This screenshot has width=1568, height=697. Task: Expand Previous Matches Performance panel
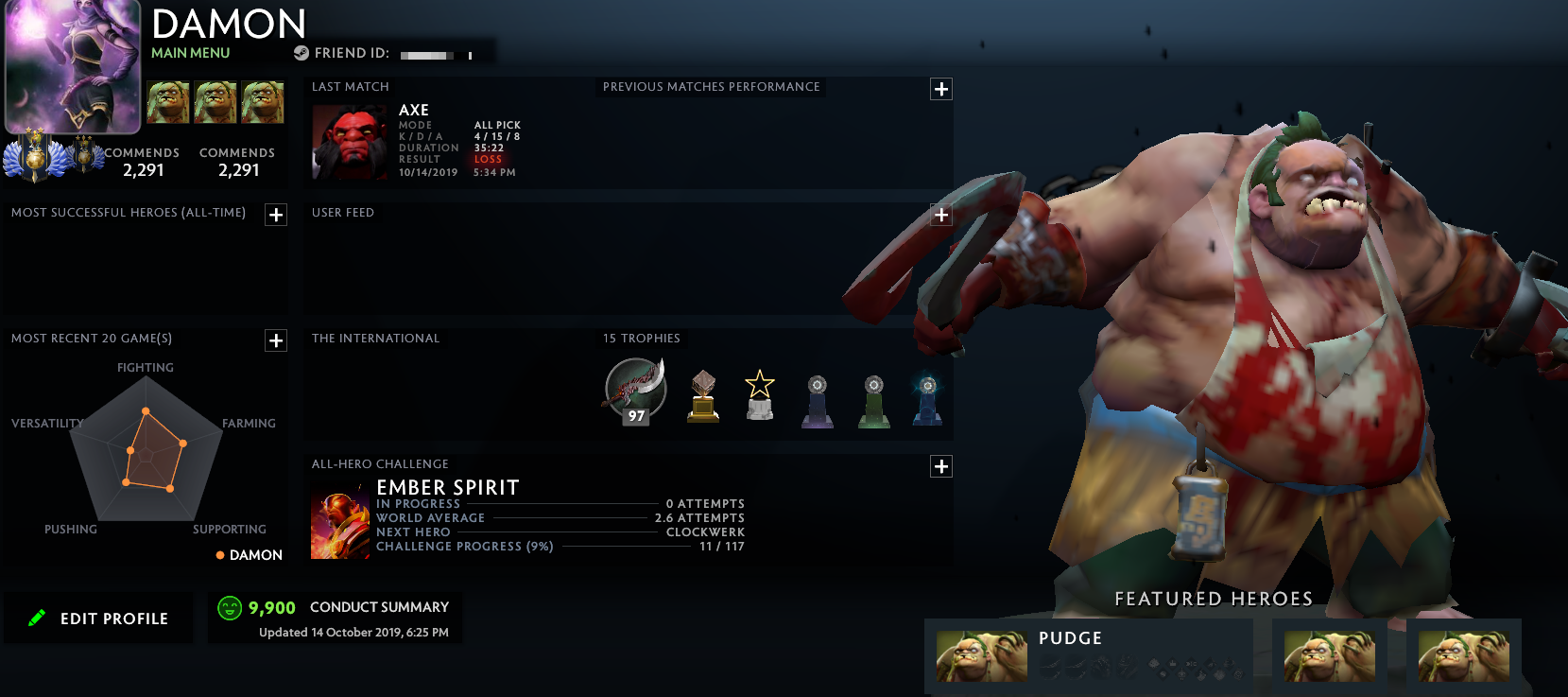point(941,89)
